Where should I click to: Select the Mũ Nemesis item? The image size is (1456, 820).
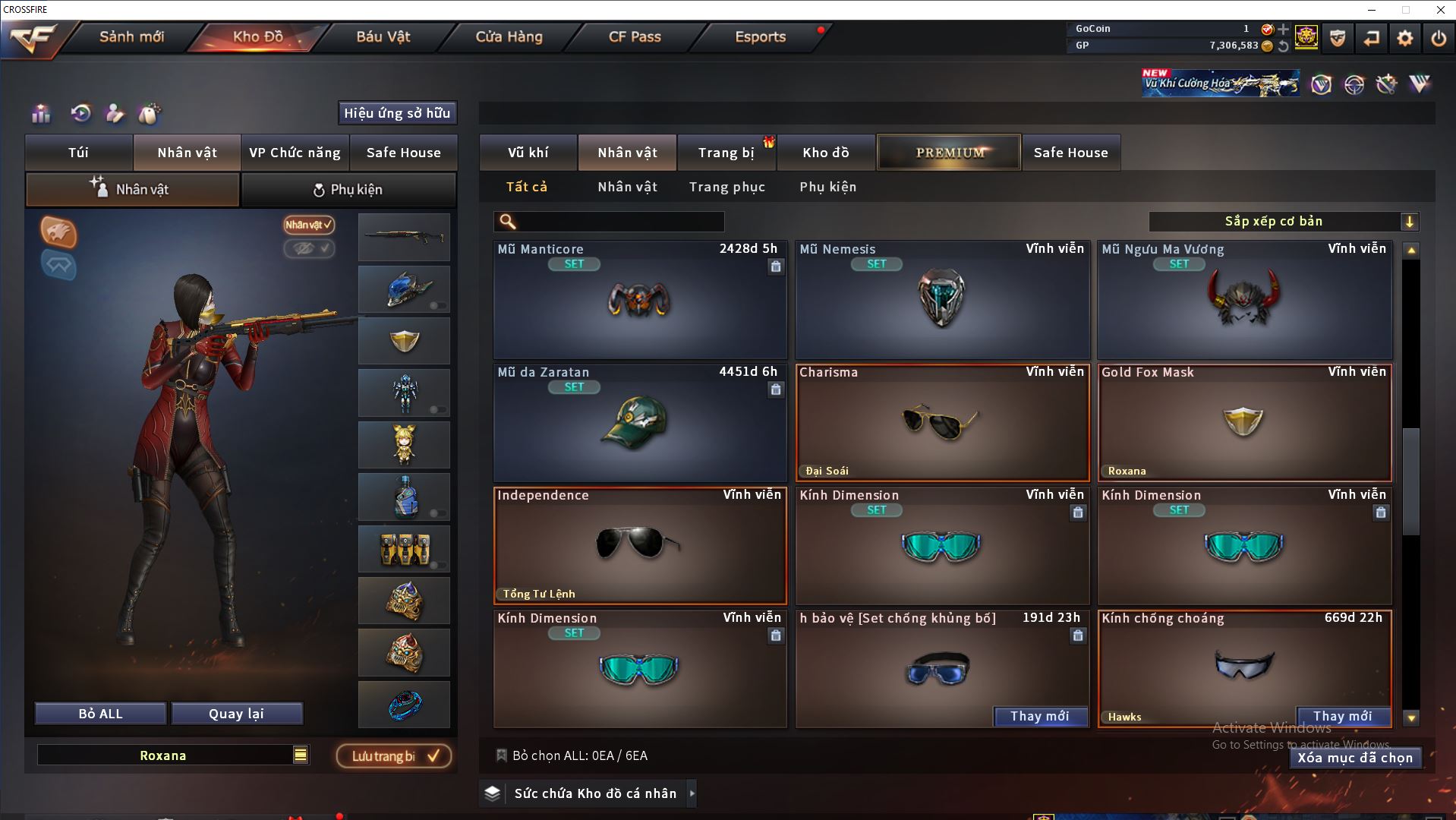[x=941, y=301]
